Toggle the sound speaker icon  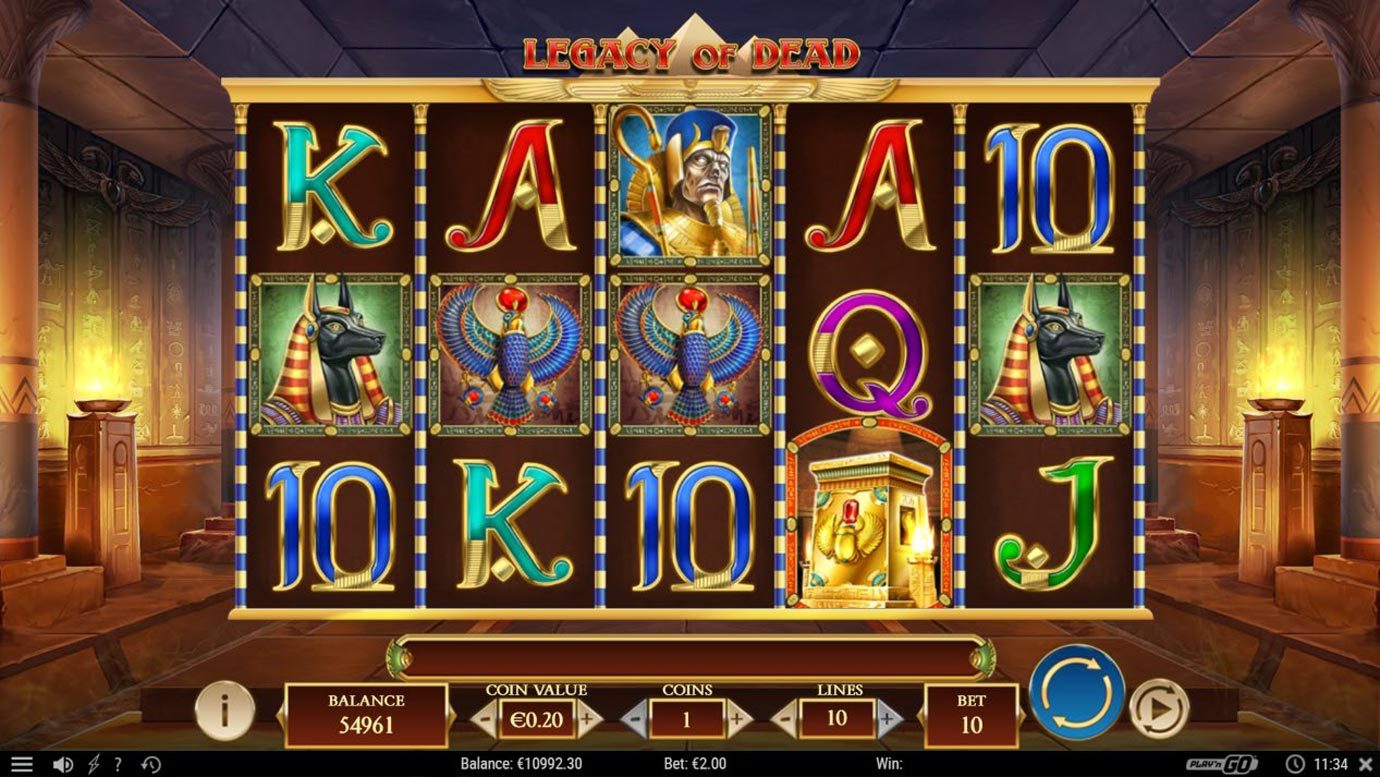(x=63, y=765)
